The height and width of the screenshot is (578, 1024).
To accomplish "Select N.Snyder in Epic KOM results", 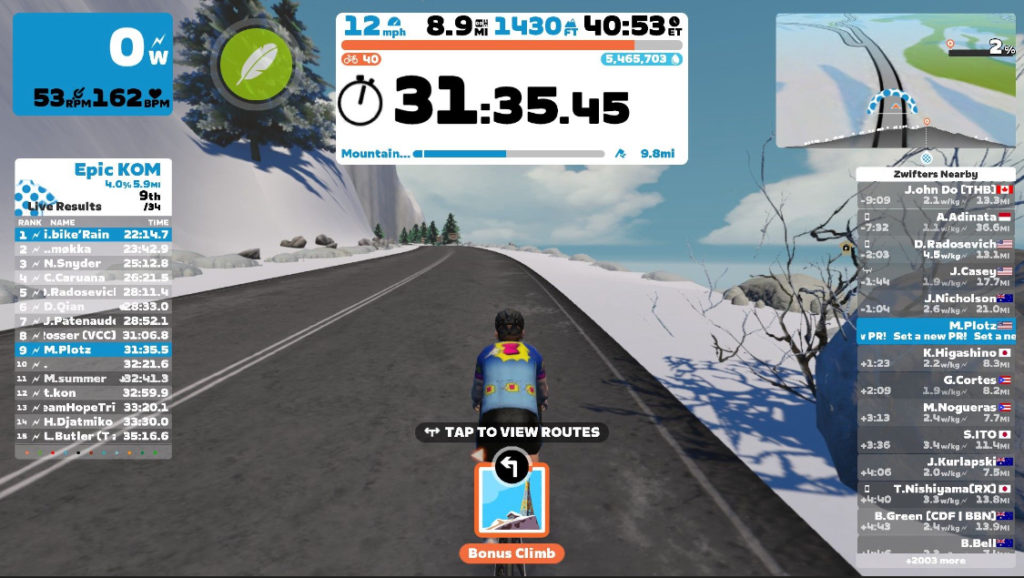I will [93, 263].
